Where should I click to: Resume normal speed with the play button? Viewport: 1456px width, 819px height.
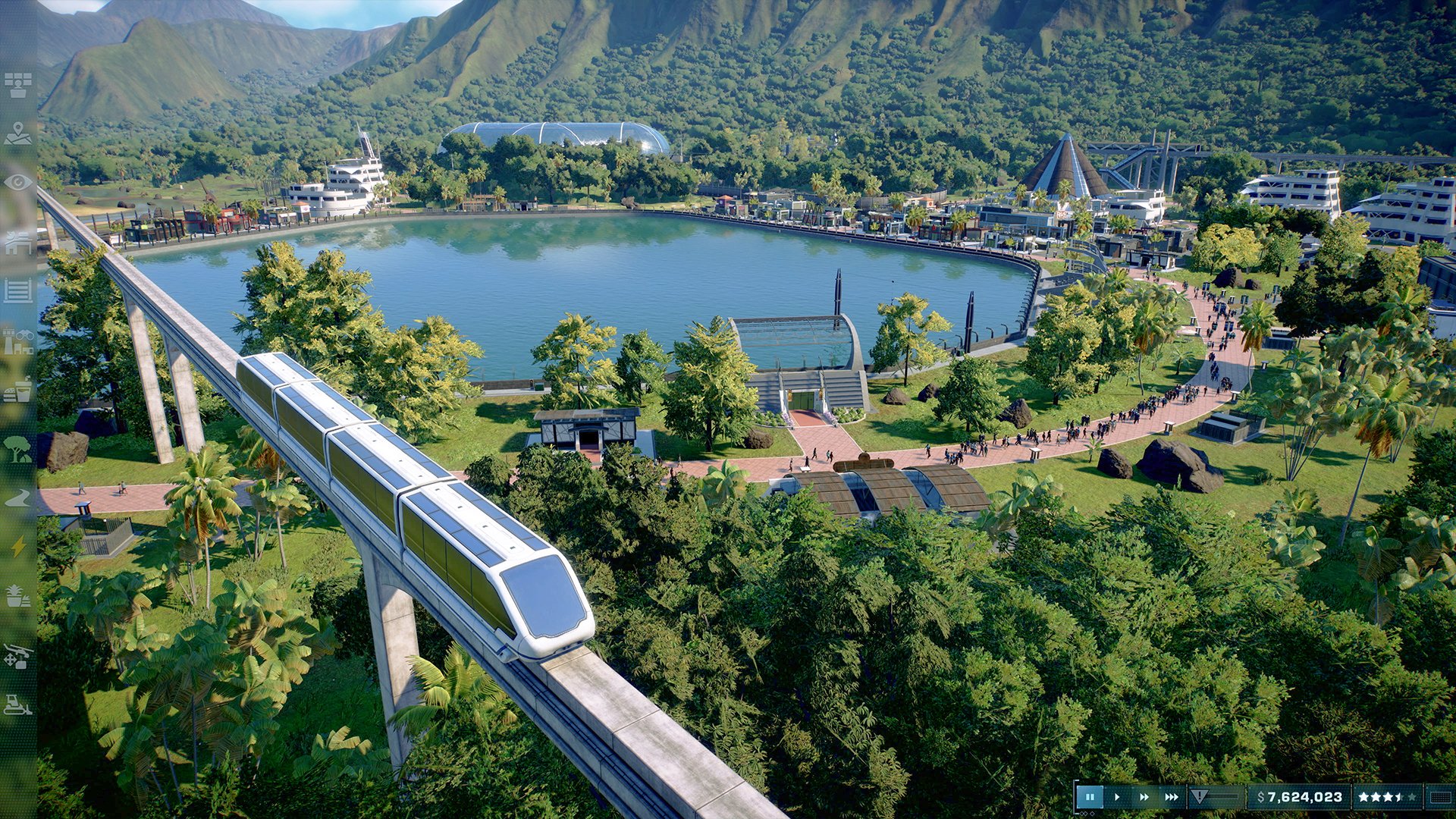click(x=1116, y=796)
